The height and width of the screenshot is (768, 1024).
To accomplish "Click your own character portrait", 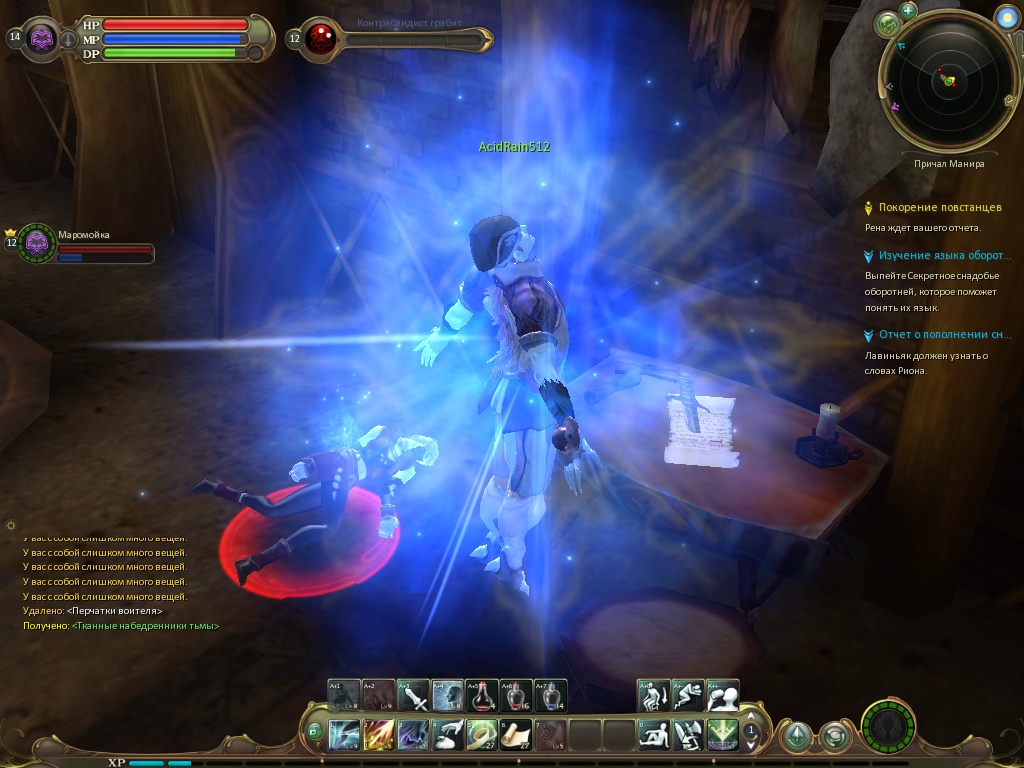I will click(x=42, y=39).
